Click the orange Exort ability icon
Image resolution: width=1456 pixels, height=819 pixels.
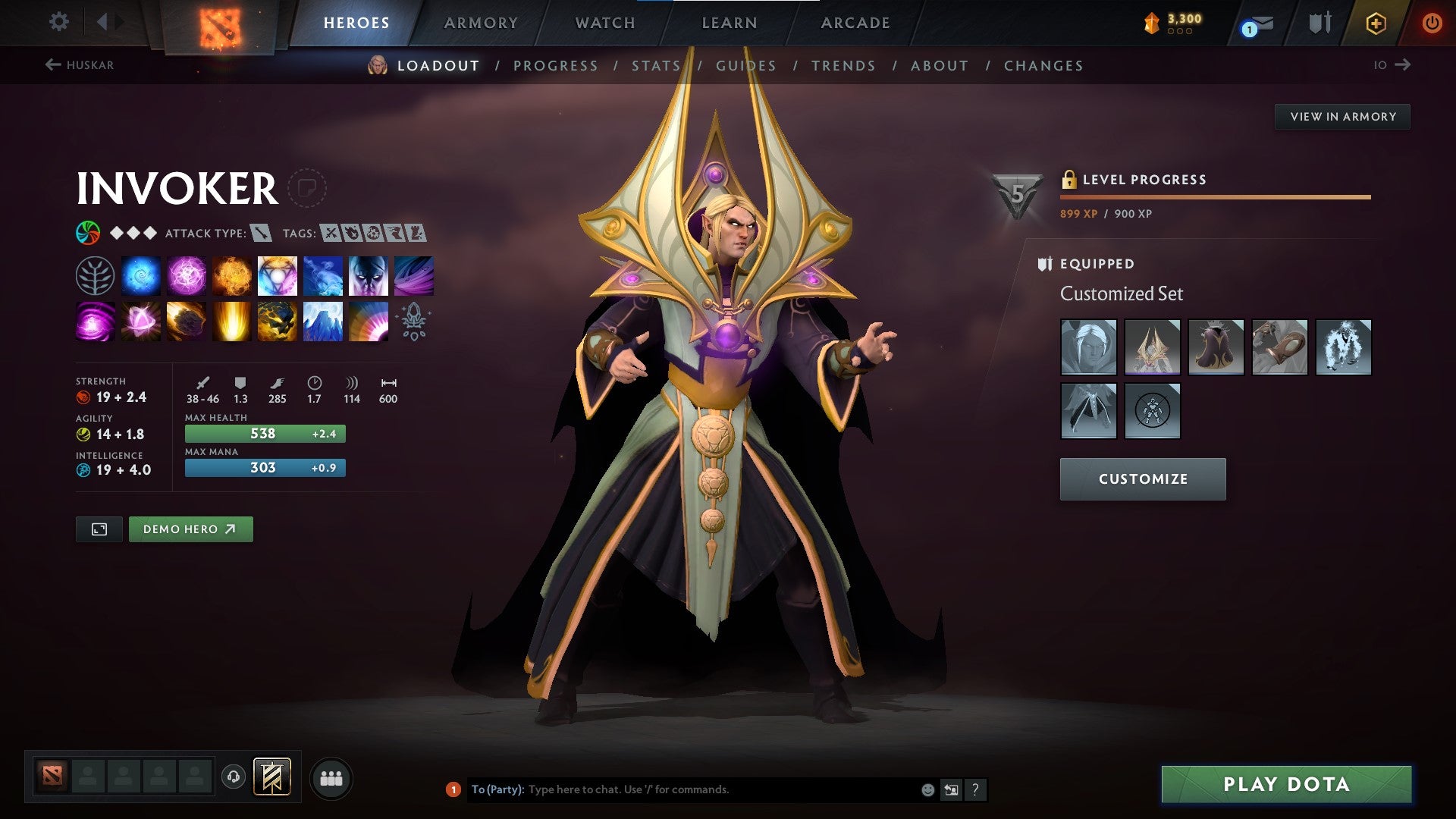232,275
